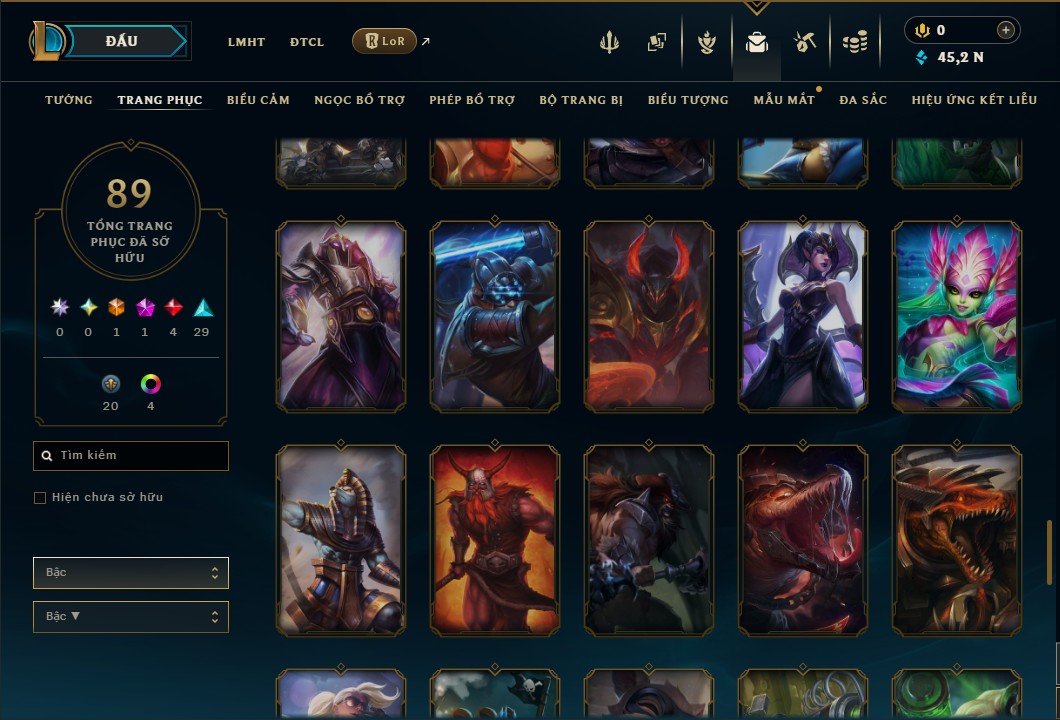The image size is (1060, 720).
Task: Choose the red-bearded horned viking skin card
Action: [495, 540]
